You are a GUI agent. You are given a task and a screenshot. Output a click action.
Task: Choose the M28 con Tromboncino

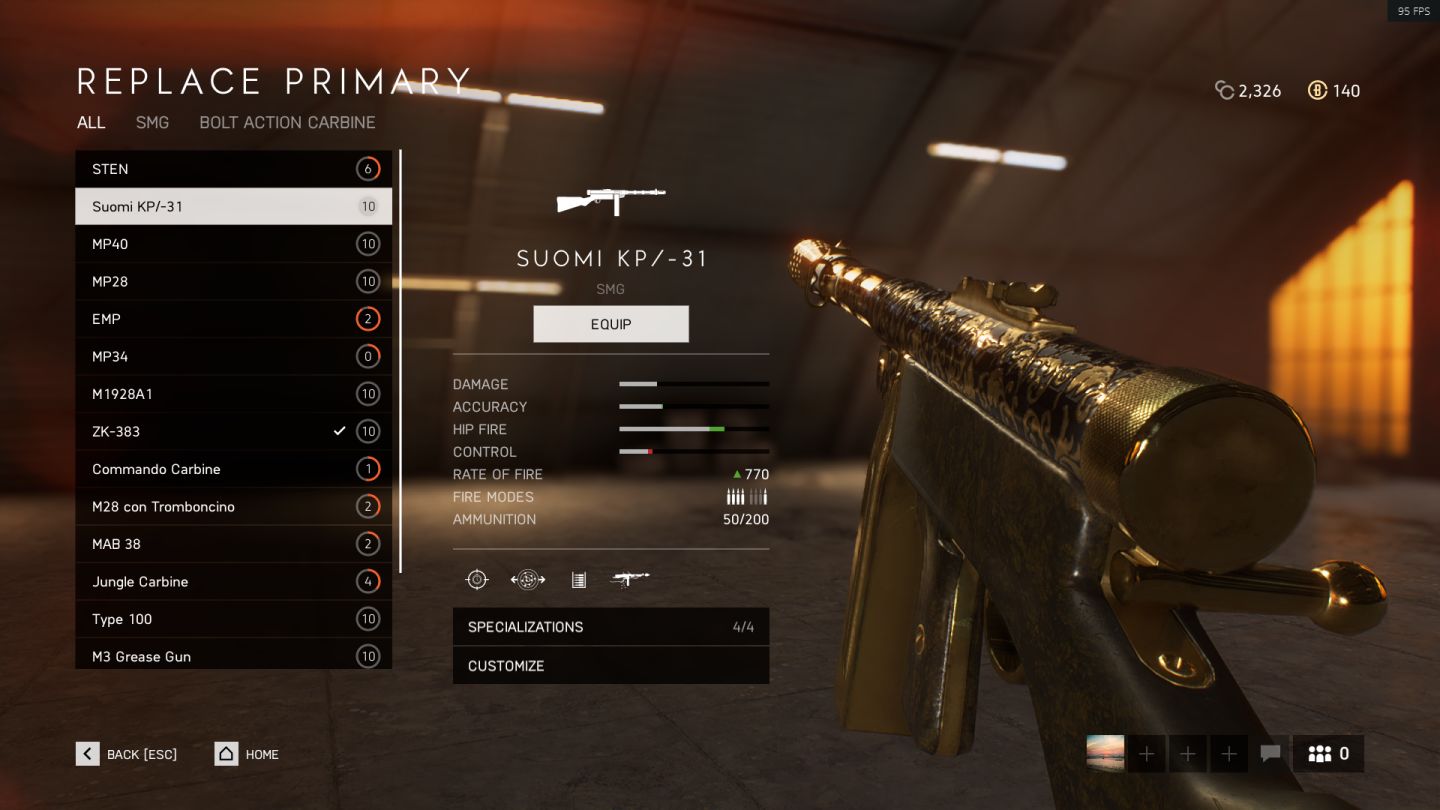click(233, 506)
